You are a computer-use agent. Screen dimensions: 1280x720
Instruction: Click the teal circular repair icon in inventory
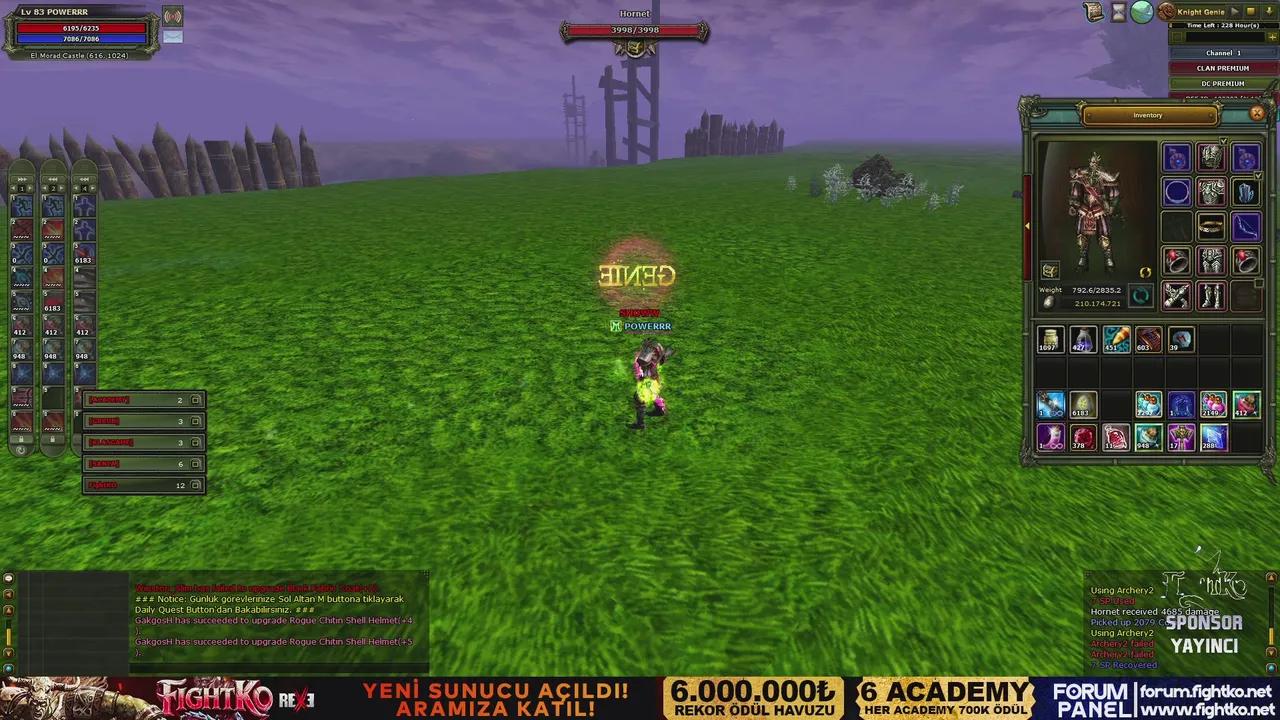[x=1141, y=295]
